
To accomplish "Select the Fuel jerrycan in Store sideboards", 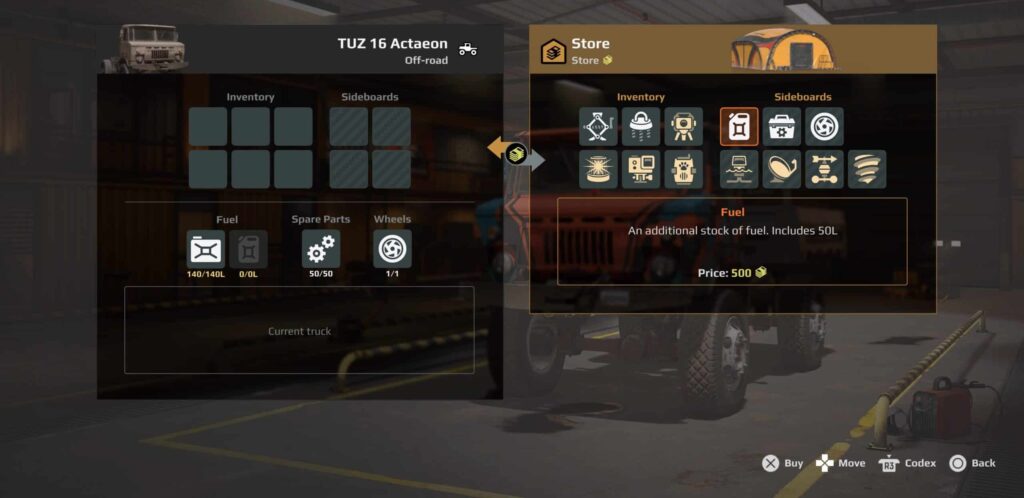I will coord(739,127).
